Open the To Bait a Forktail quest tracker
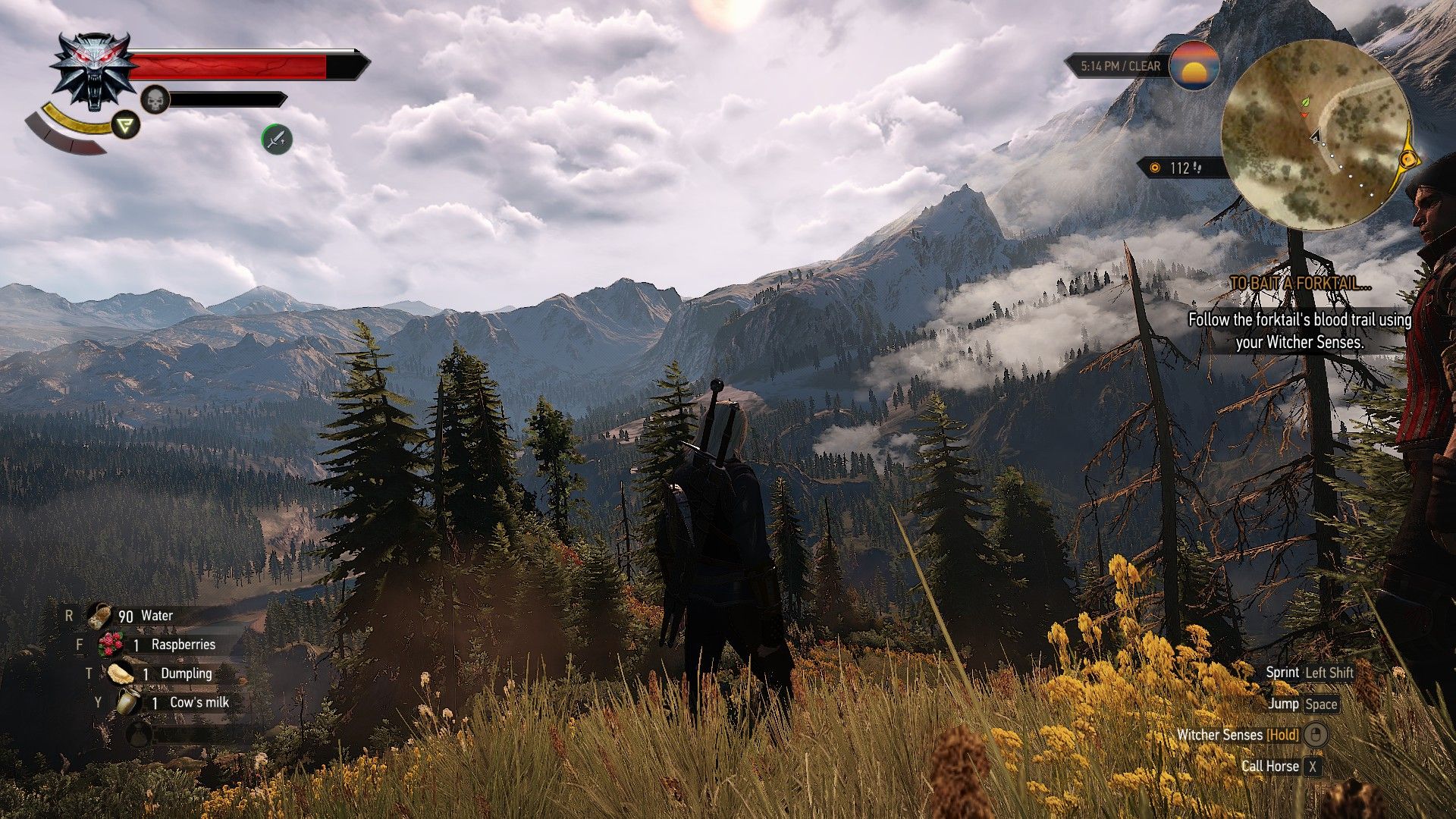Viewport: 1456px width, 819px height. pos(1300,284)
